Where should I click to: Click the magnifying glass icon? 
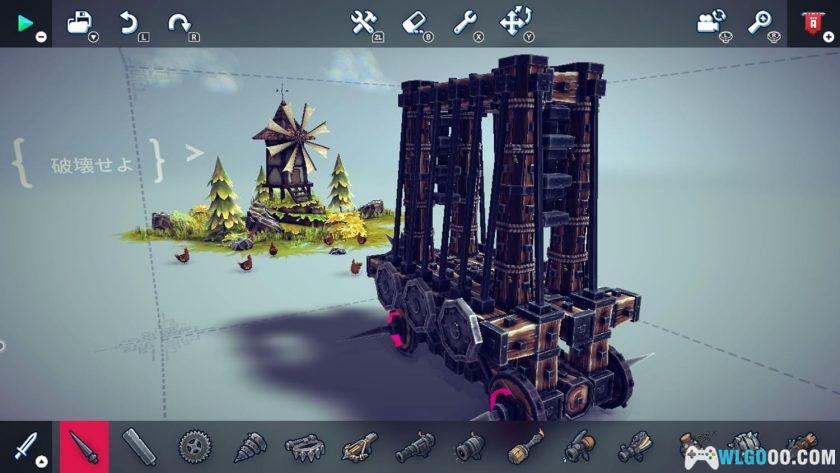click(x=761, y=23)
